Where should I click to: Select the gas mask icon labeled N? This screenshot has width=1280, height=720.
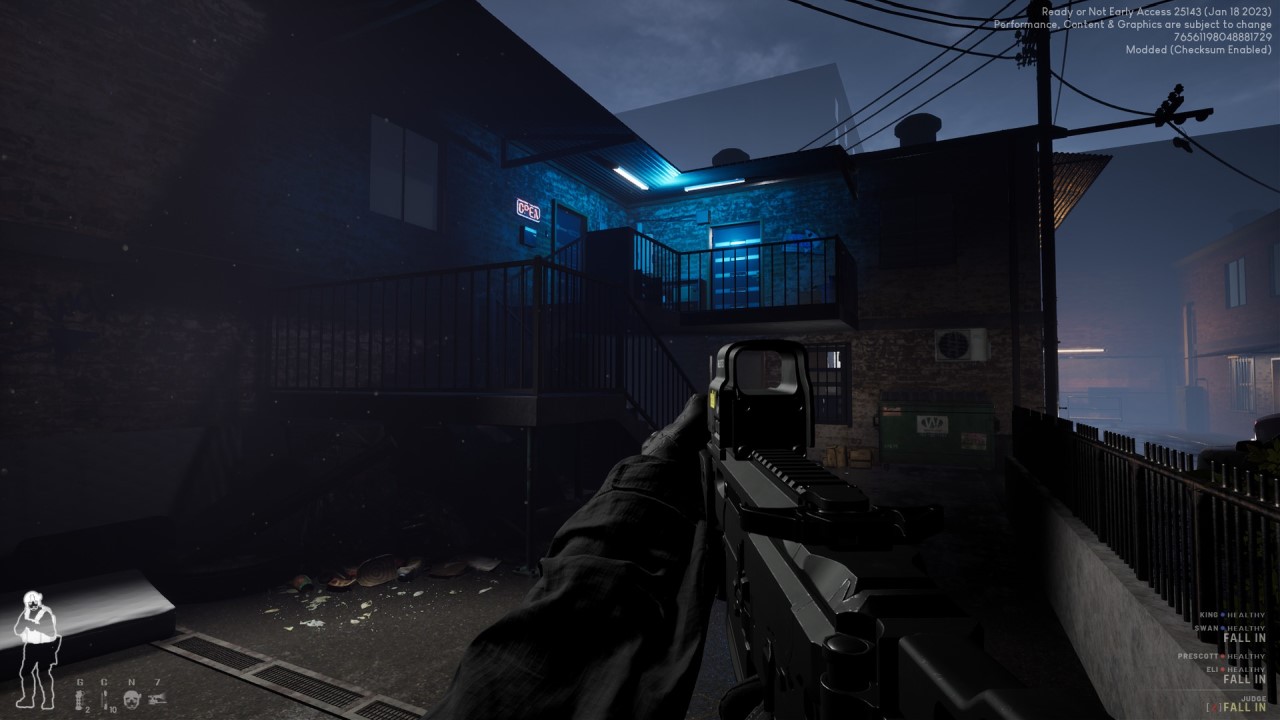tap(131, 699)
